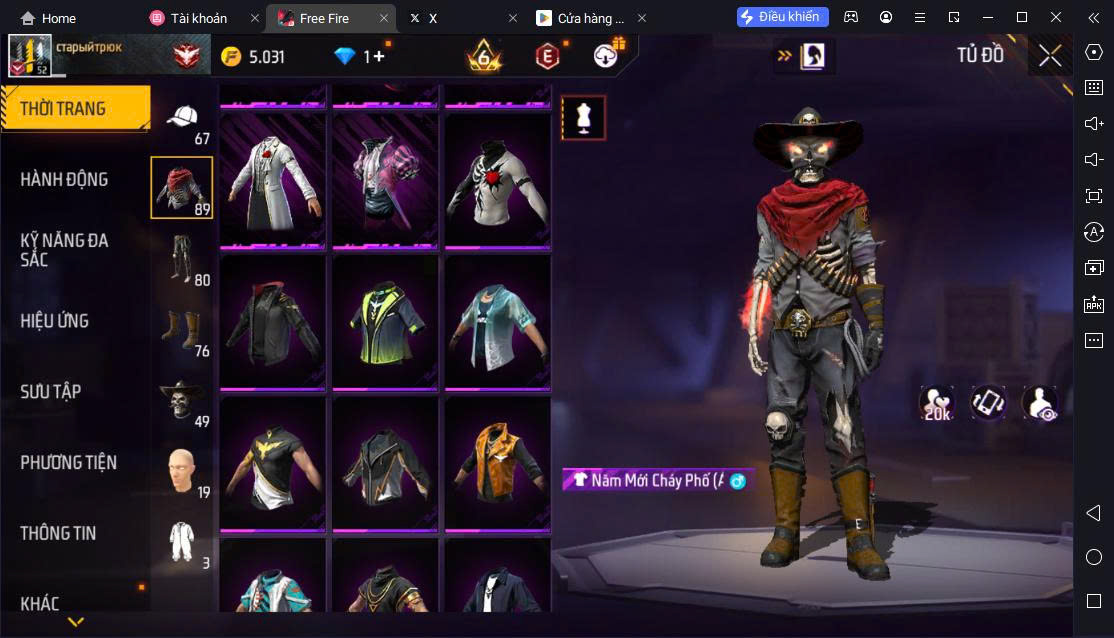Click the mannequin outfit preset icon

tap(583, 118)
